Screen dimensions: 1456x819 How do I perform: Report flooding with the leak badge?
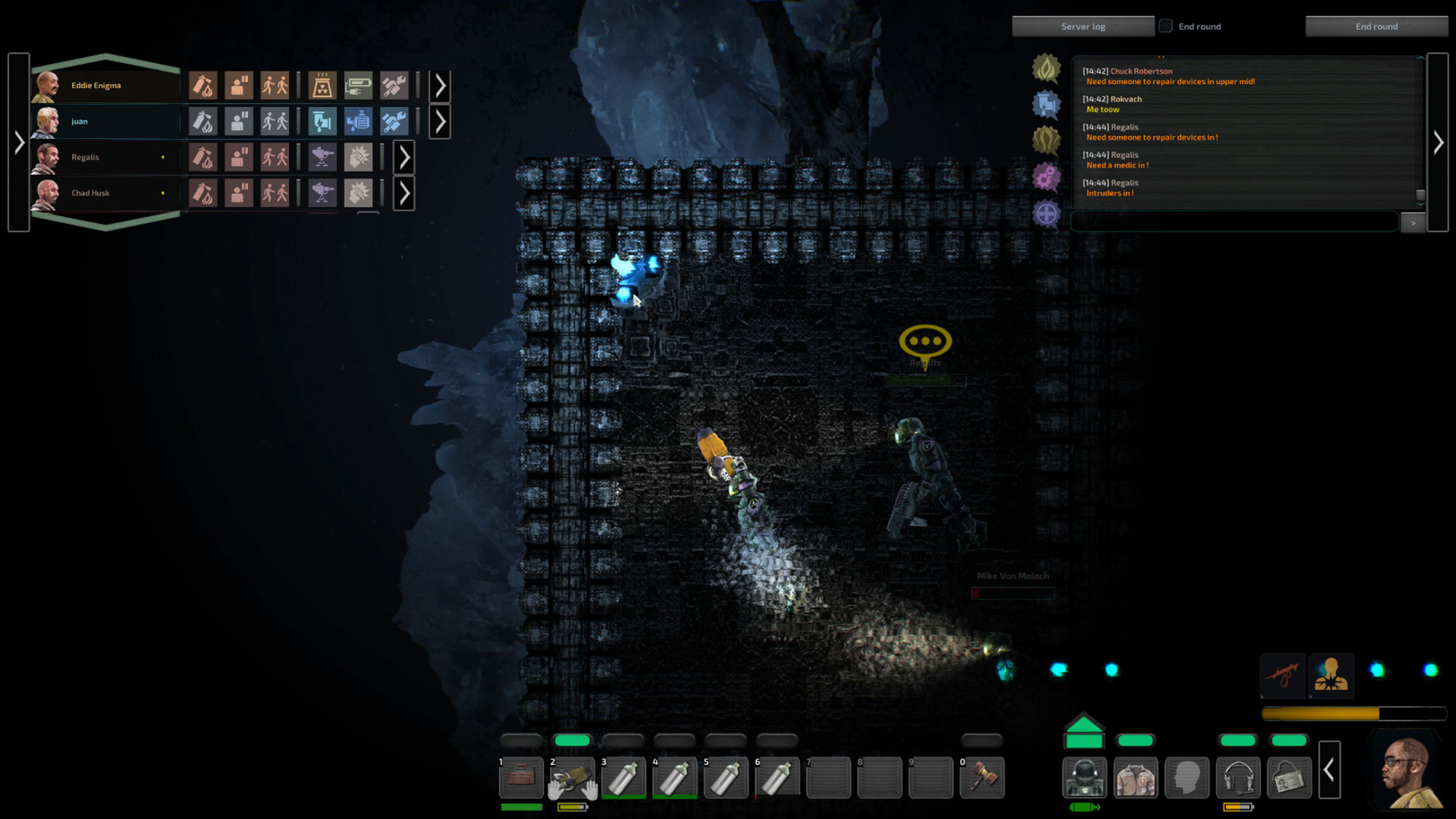click(x=1046, y=103)
